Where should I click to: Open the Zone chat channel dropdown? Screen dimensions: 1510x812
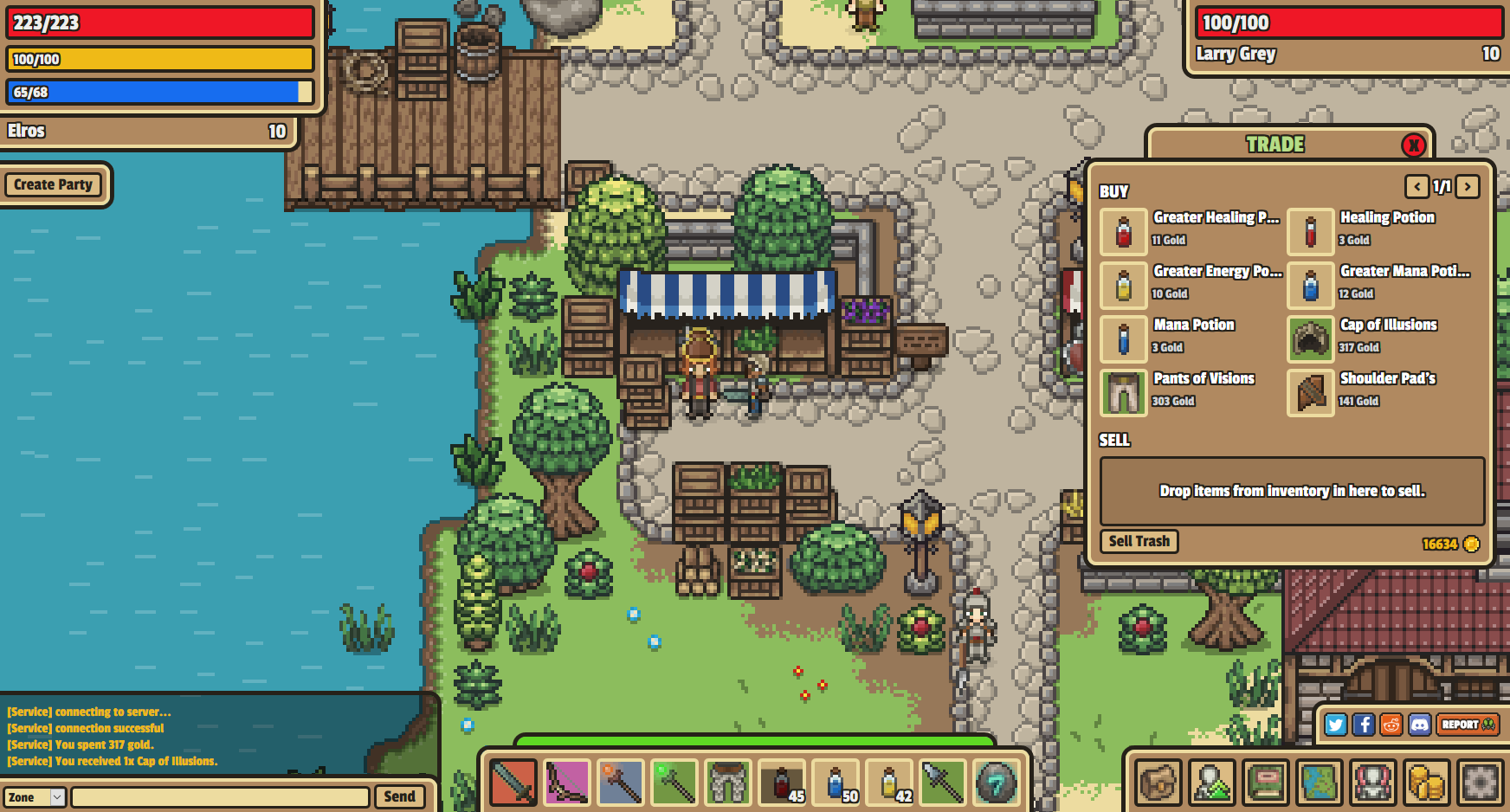point(35,796)
